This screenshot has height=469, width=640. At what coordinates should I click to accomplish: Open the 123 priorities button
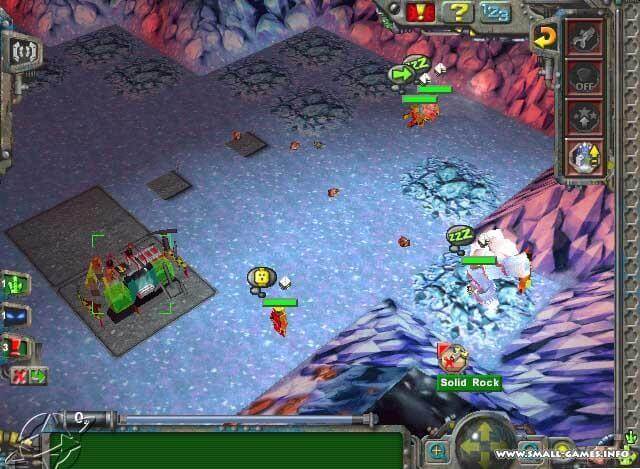coord(493,12)
